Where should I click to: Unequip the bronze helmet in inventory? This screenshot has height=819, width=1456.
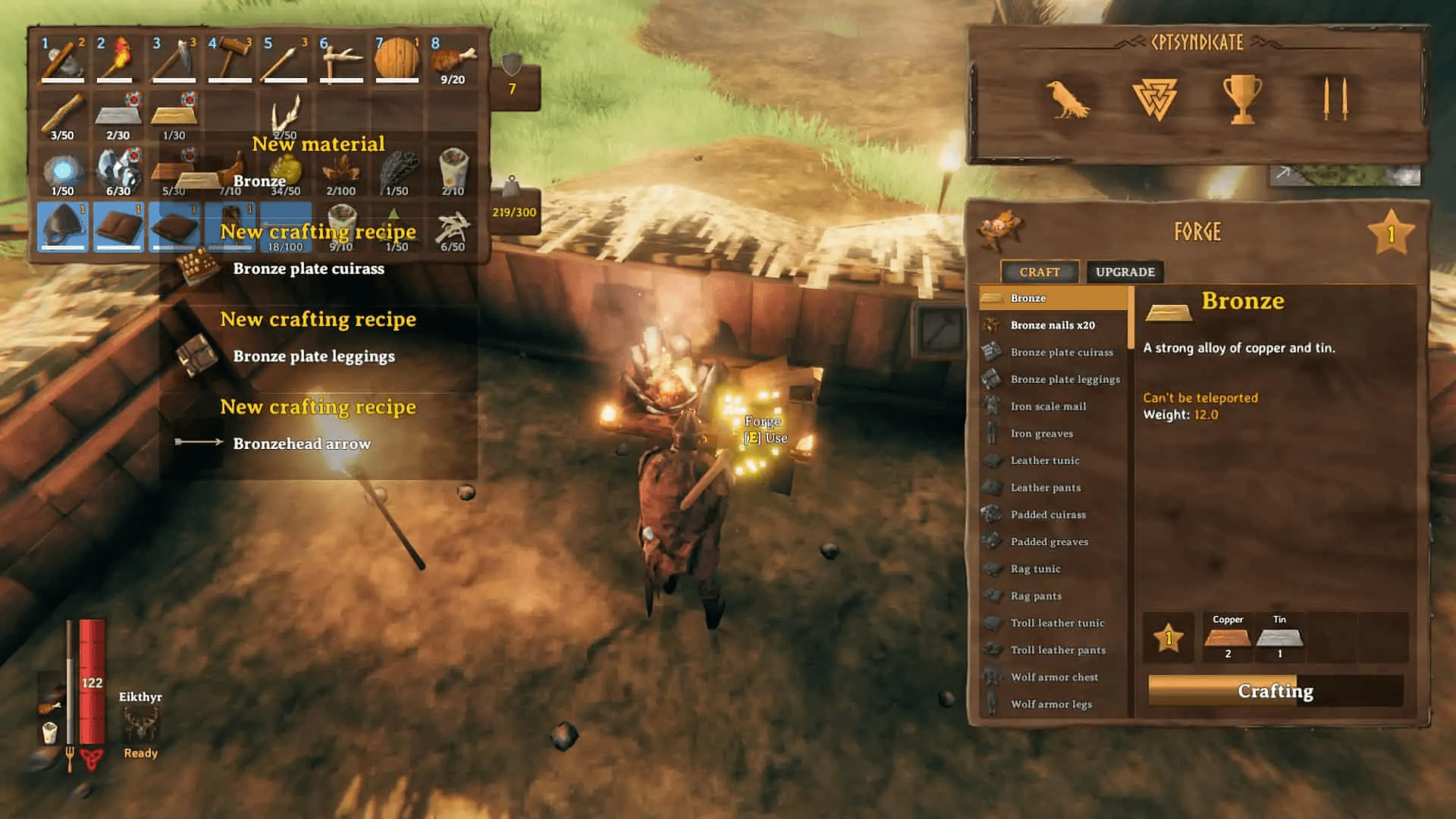[62, 227]
